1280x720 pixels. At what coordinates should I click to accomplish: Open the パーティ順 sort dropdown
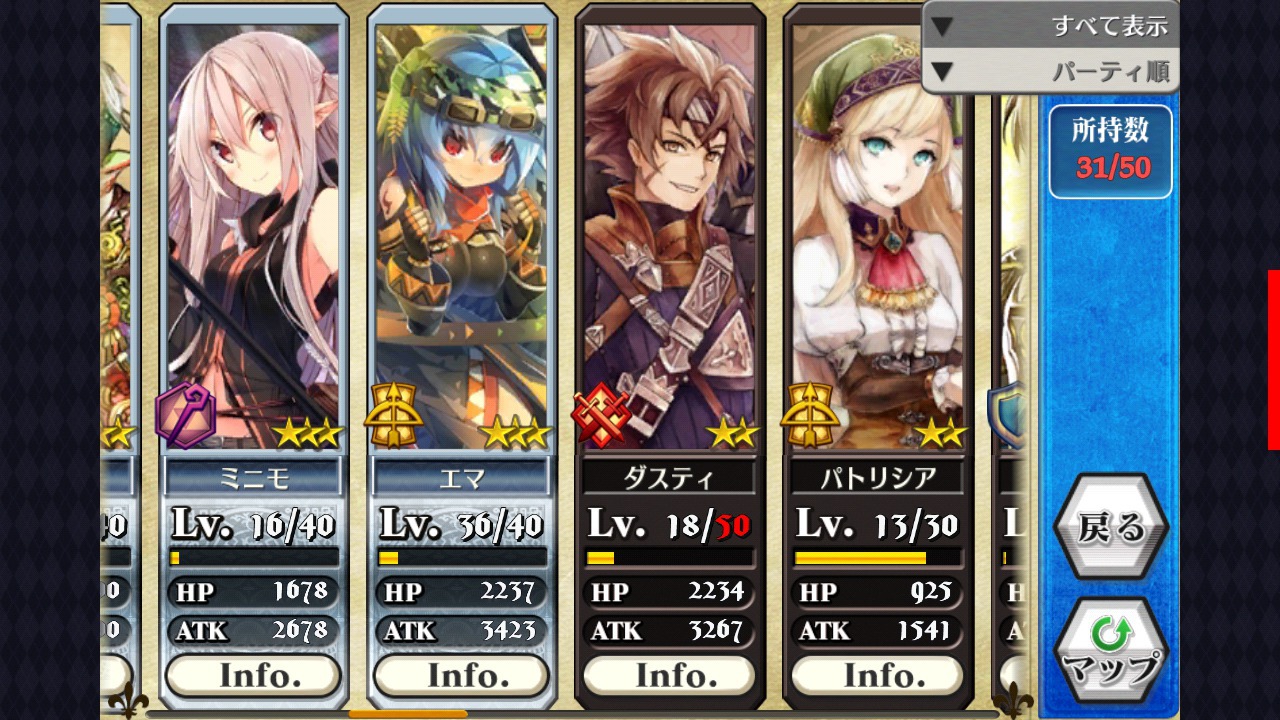pyautogui.click(x=1050, y=71)
